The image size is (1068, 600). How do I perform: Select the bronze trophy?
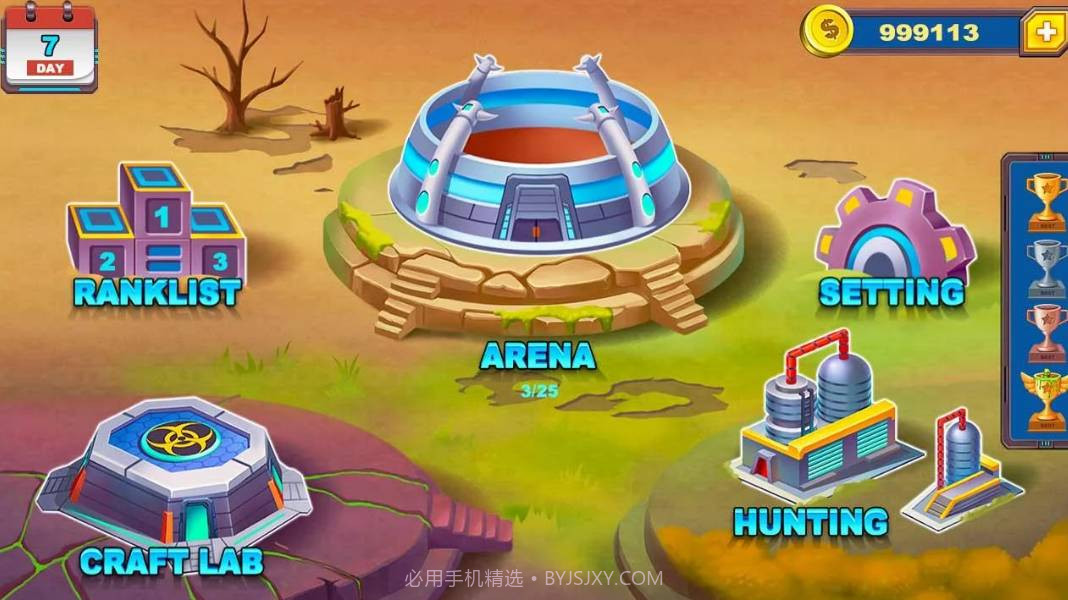tap(1046, 331)
